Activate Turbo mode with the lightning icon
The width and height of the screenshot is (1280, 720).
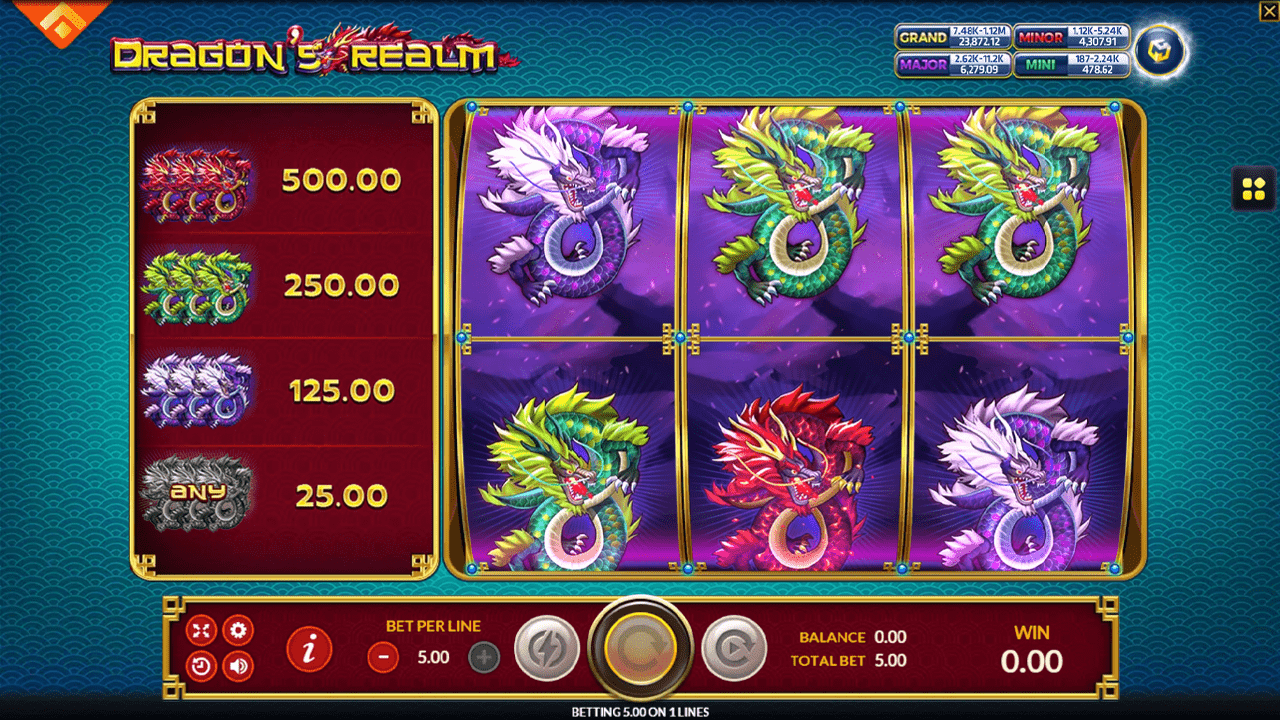[x=547, y=647]
